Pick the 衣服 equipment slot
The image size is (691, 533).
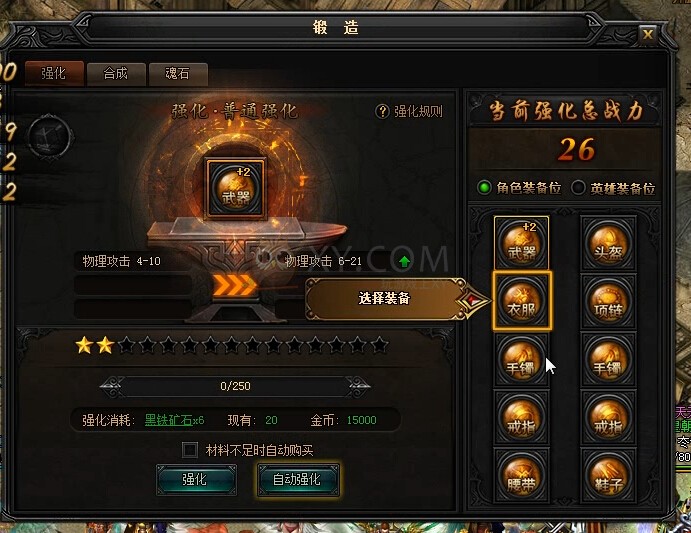[521, 300]
